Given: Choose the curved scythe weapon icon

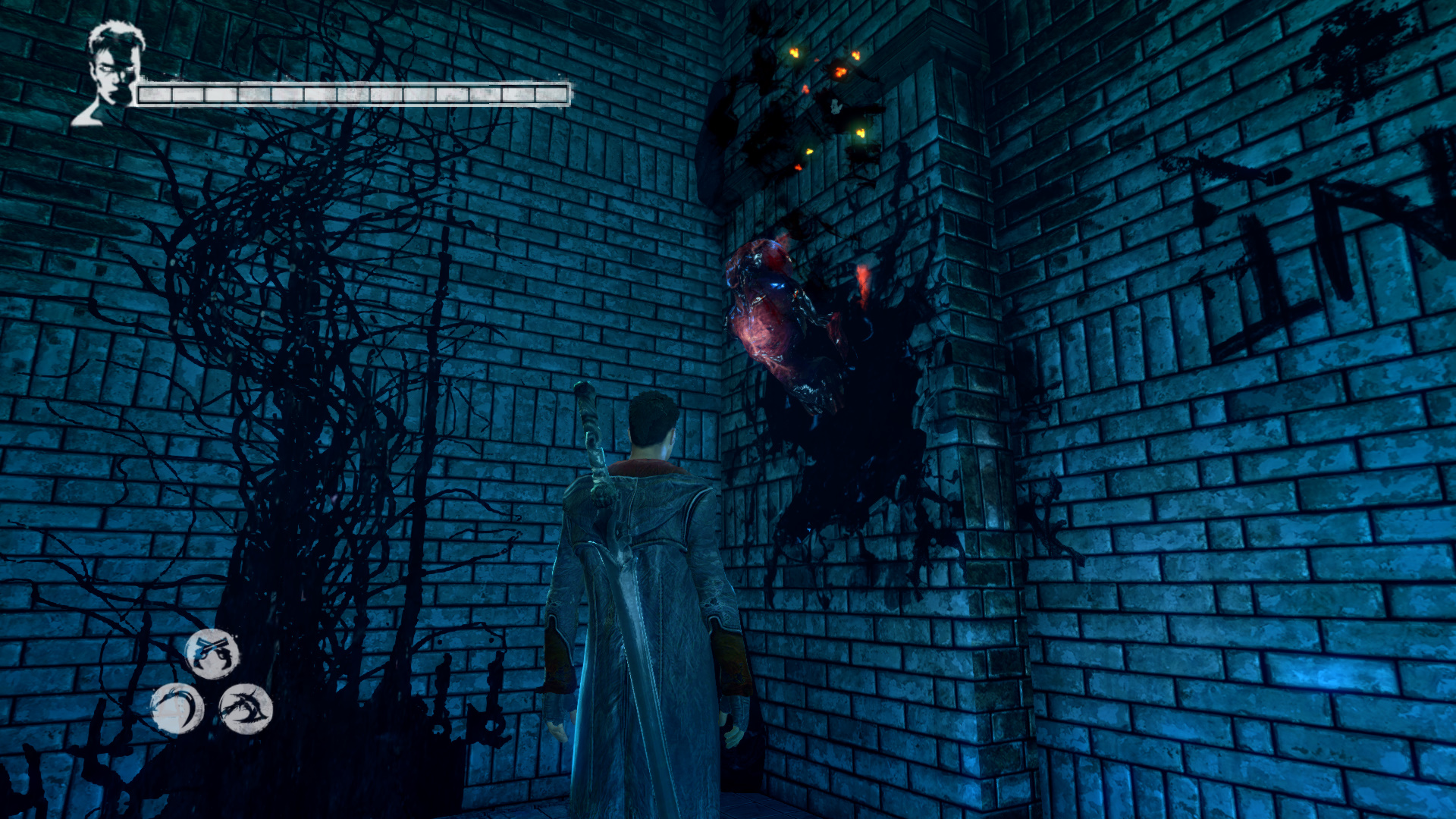Looking at the screenshot, I should coord(177,709).
